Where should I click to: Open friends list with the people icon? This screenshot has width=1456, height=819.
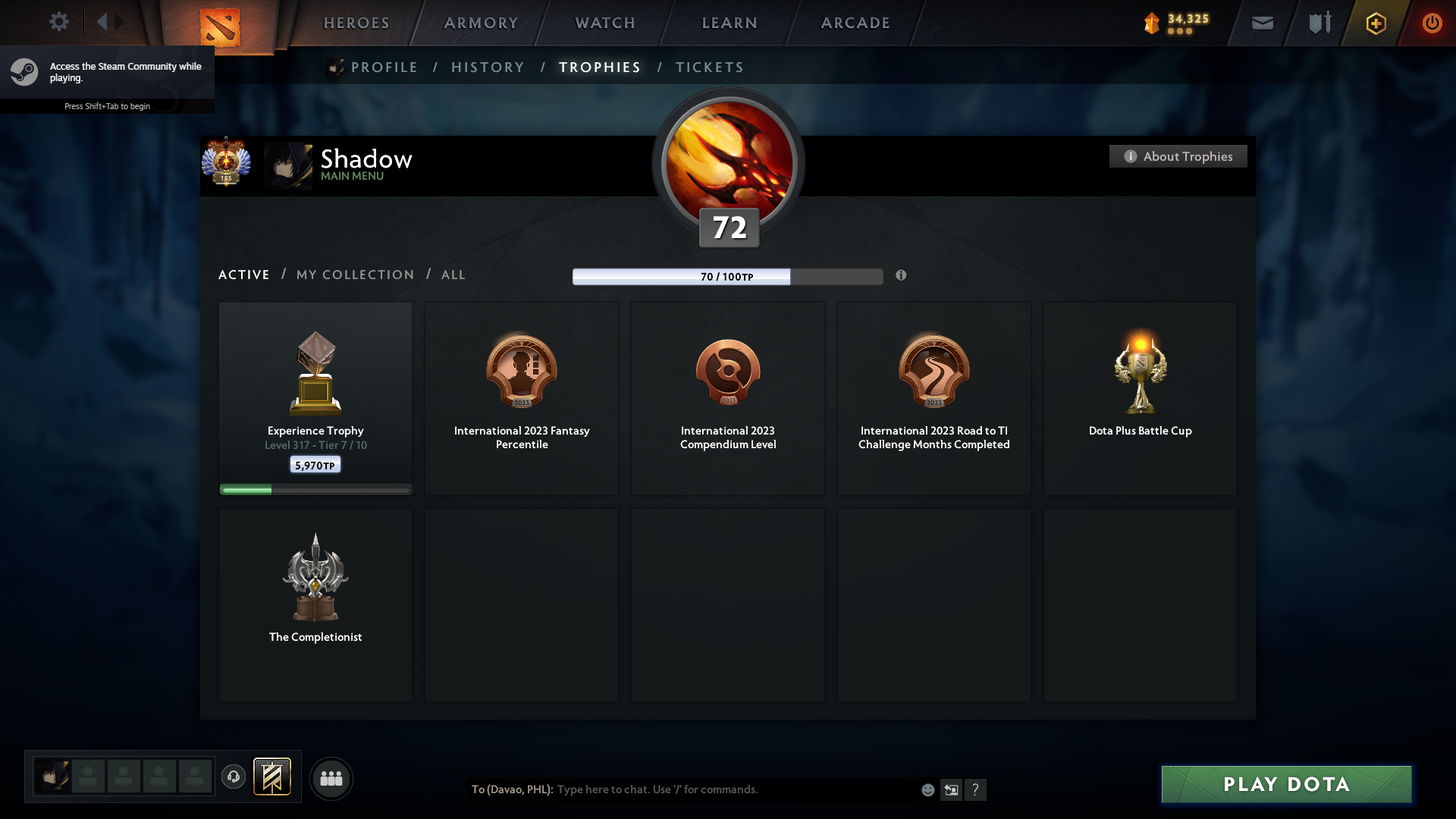tap(331, 778)
